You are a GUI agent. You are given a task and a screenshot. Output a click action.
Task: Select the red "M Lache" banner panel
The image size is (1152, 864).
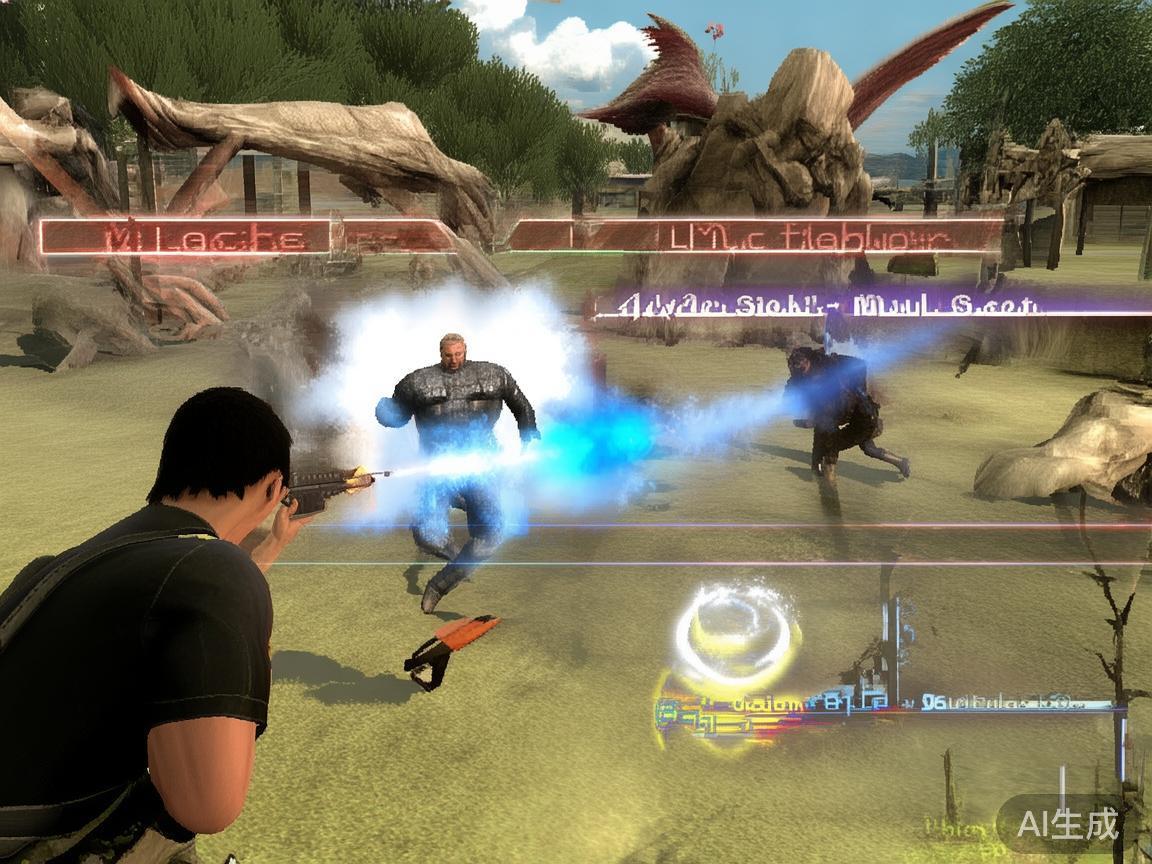point(186,238)
